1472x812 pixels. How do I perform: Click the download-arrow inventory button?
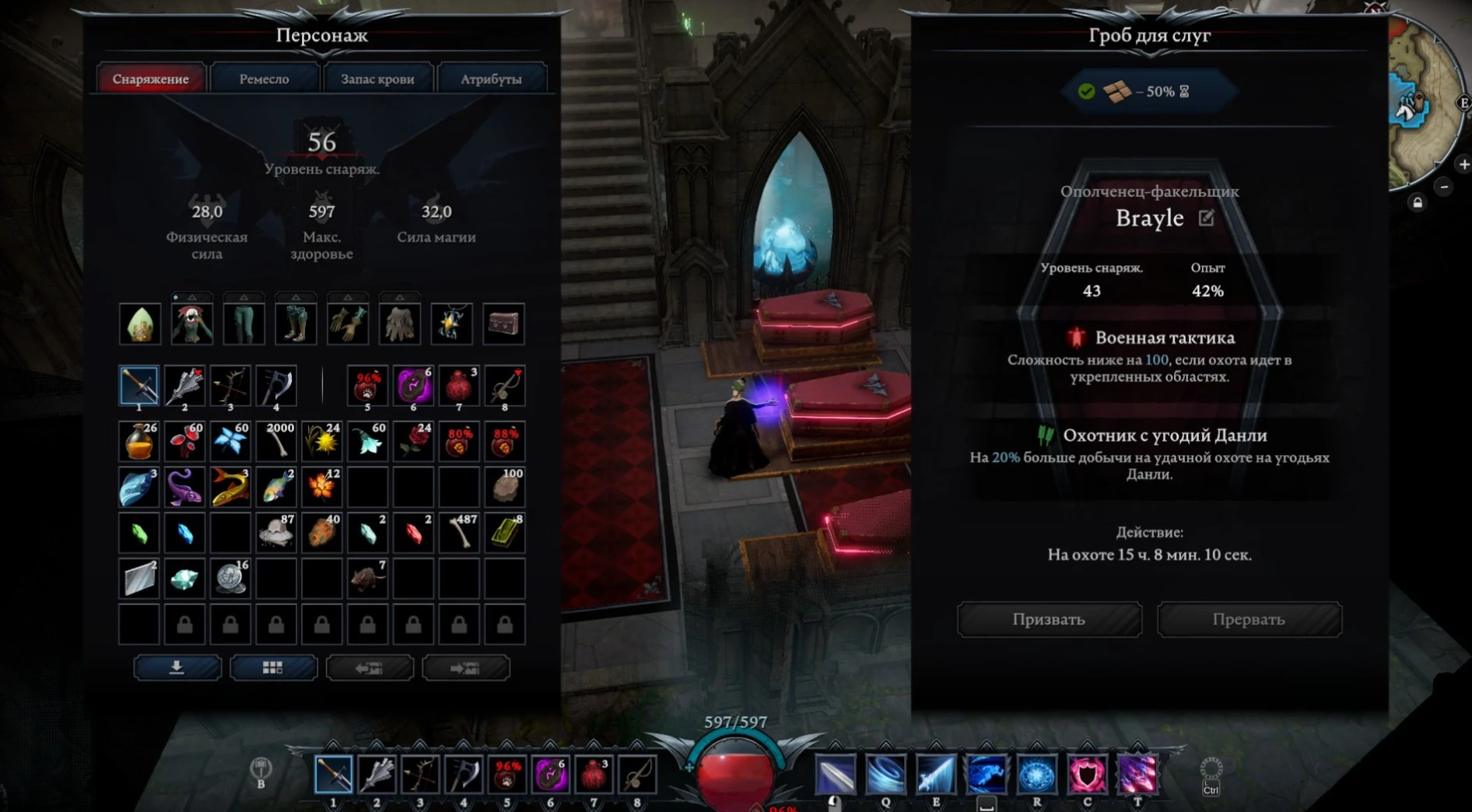[177, 668]
